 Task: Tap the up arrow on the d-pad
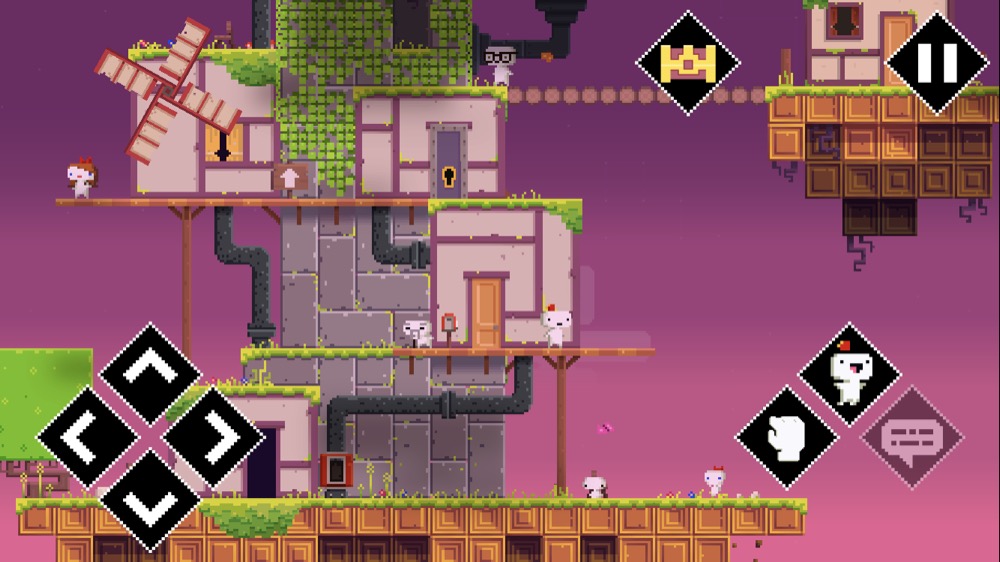[151, 374]
